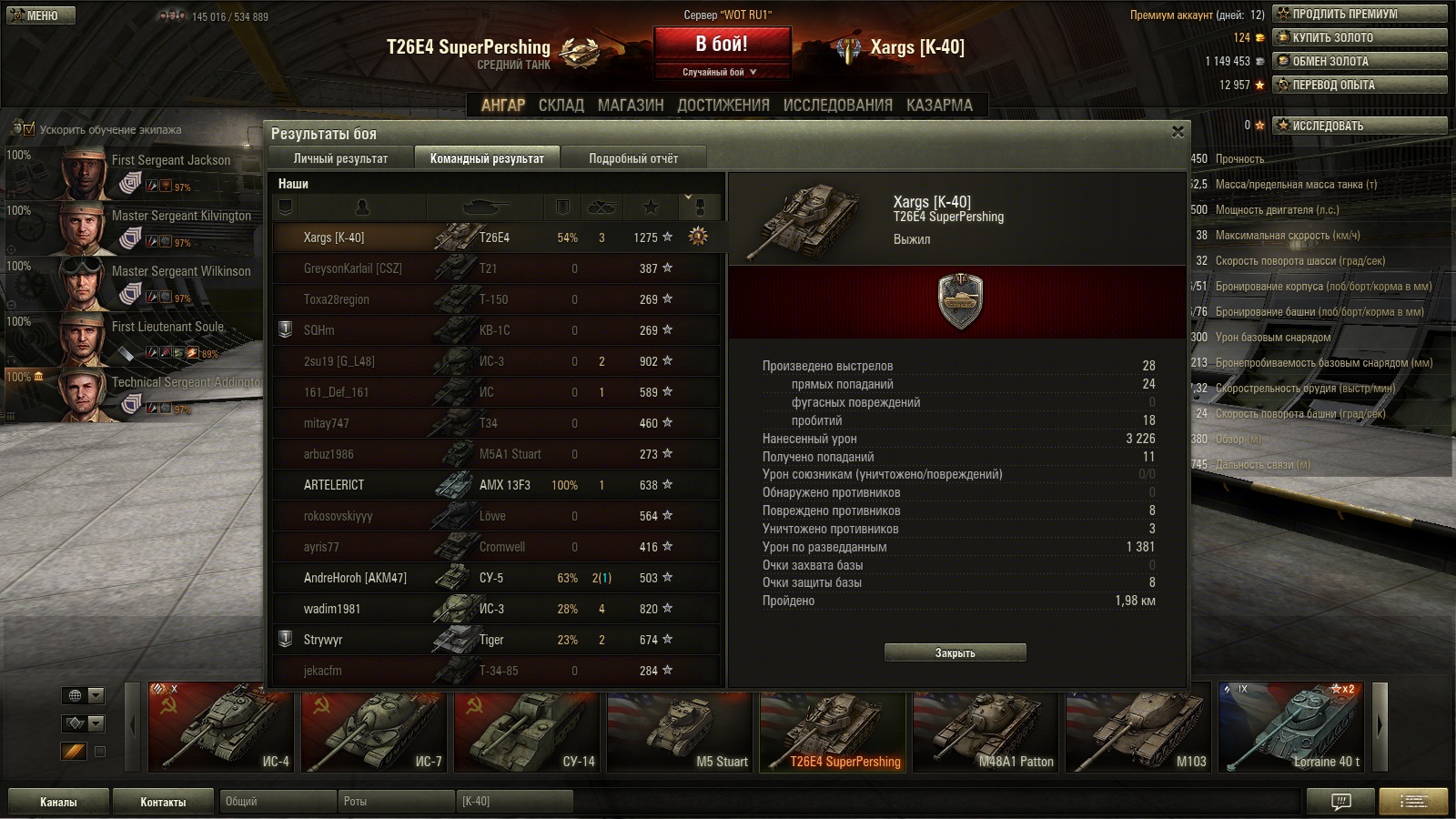Open the КАЗАРМА section
1456x819 pixels.
939,106
